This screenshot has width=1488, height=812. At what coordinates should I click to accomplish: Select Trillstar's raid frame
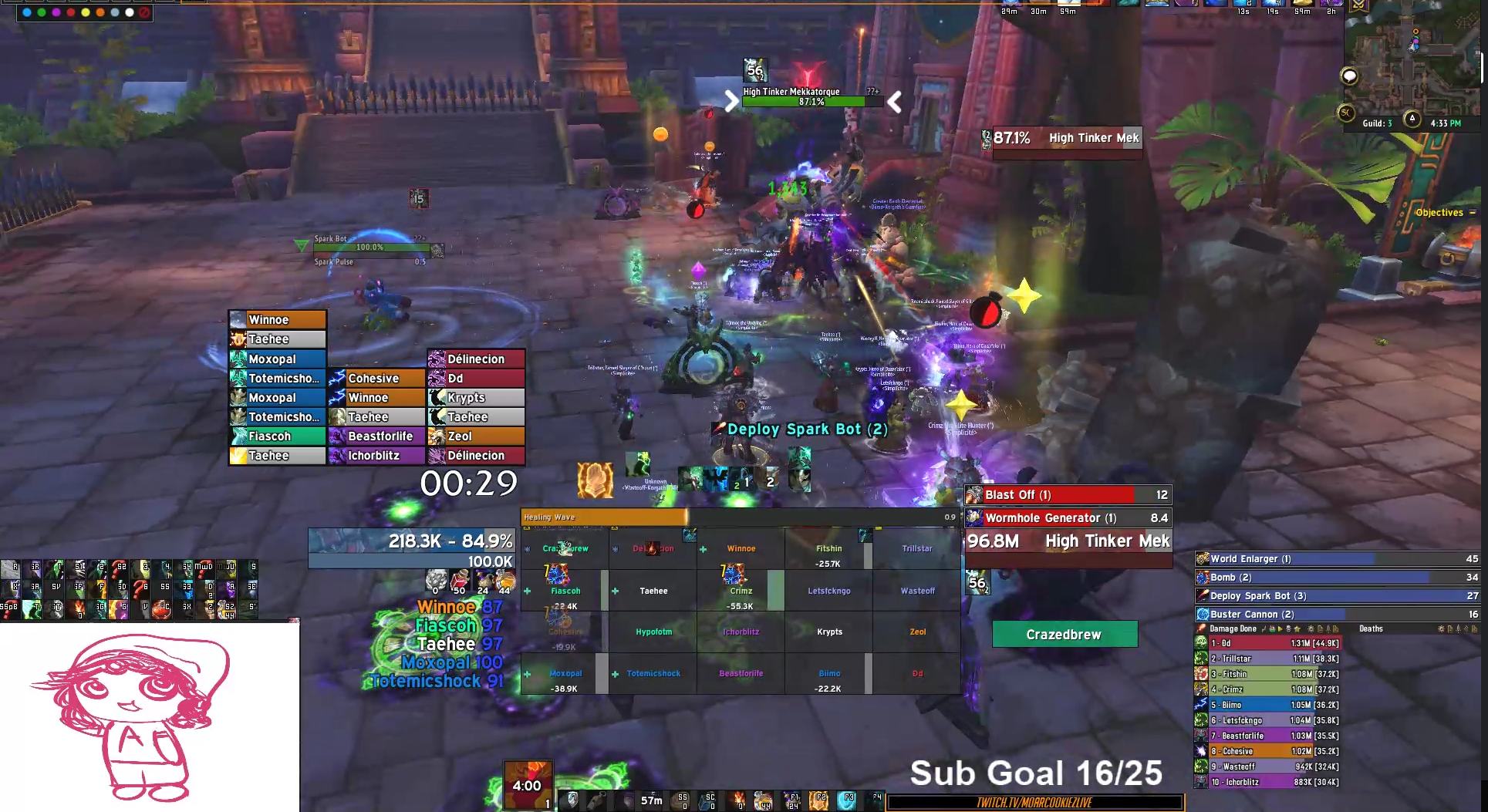coord(916,549)
